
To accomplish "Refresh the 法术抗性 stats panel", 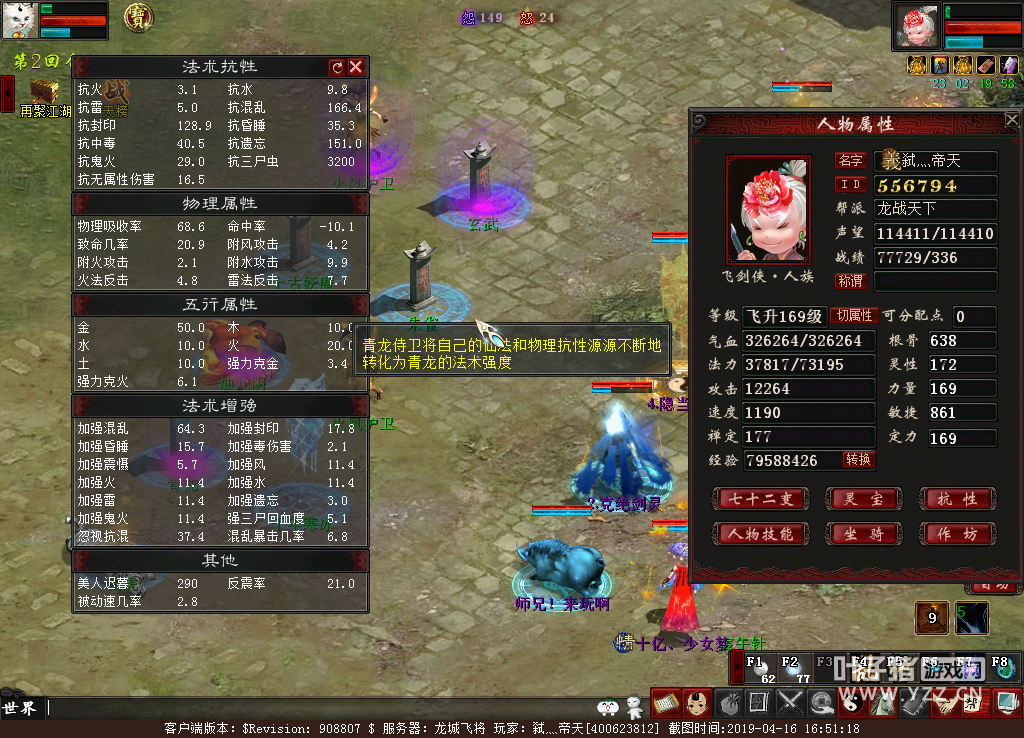I will tap(337, 67).
